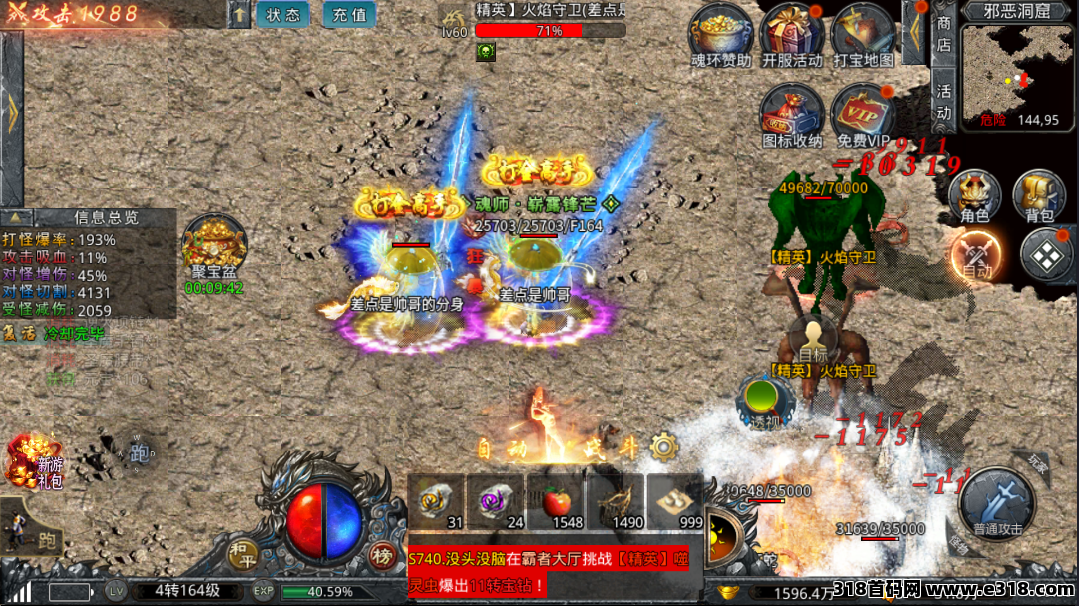Toggle the 自动 crossed-swords auto-battle button
1079x606 pixels.
click(977, 255)
